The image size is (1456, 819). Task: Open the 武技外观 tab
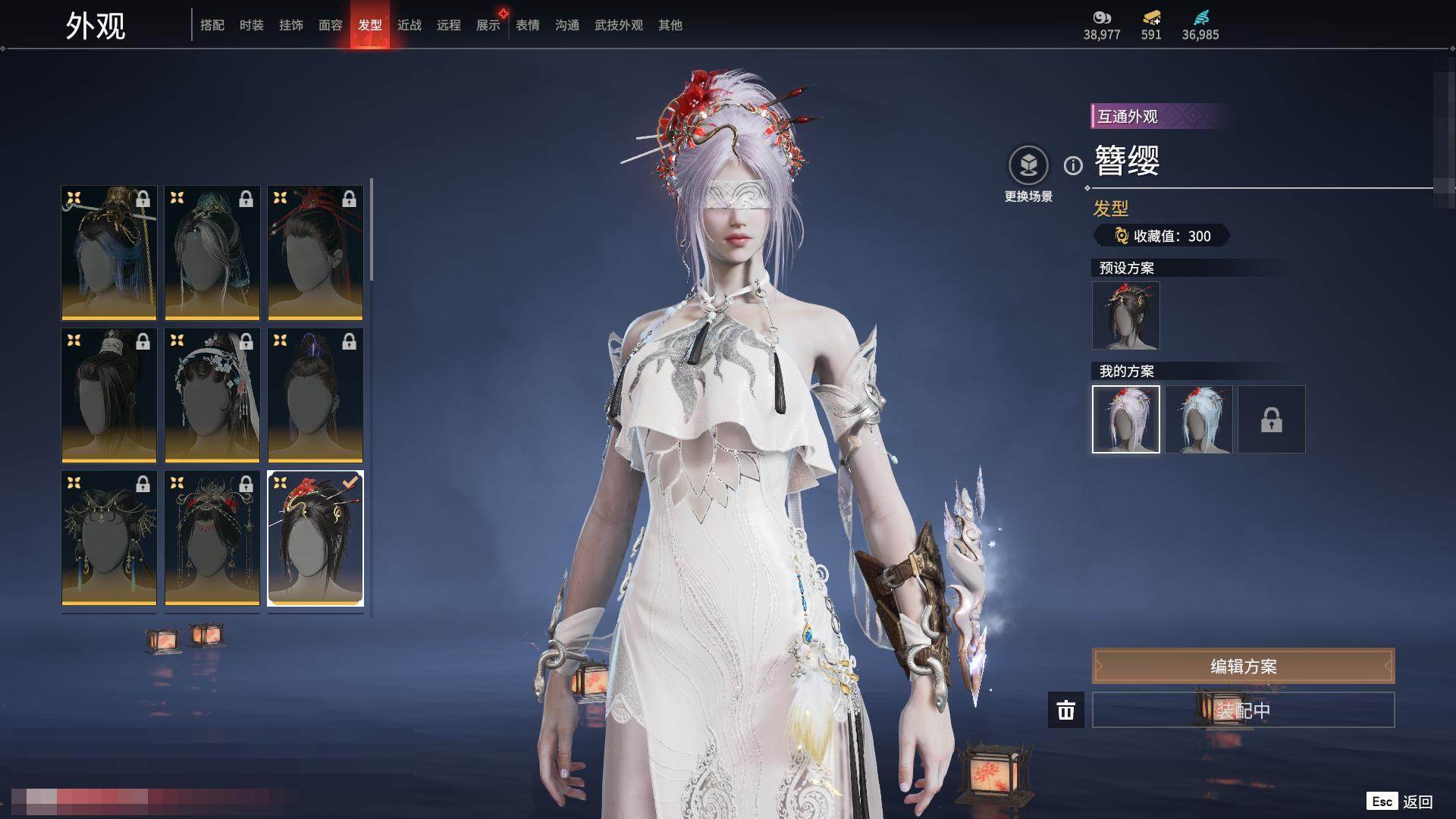pos(619,25)
